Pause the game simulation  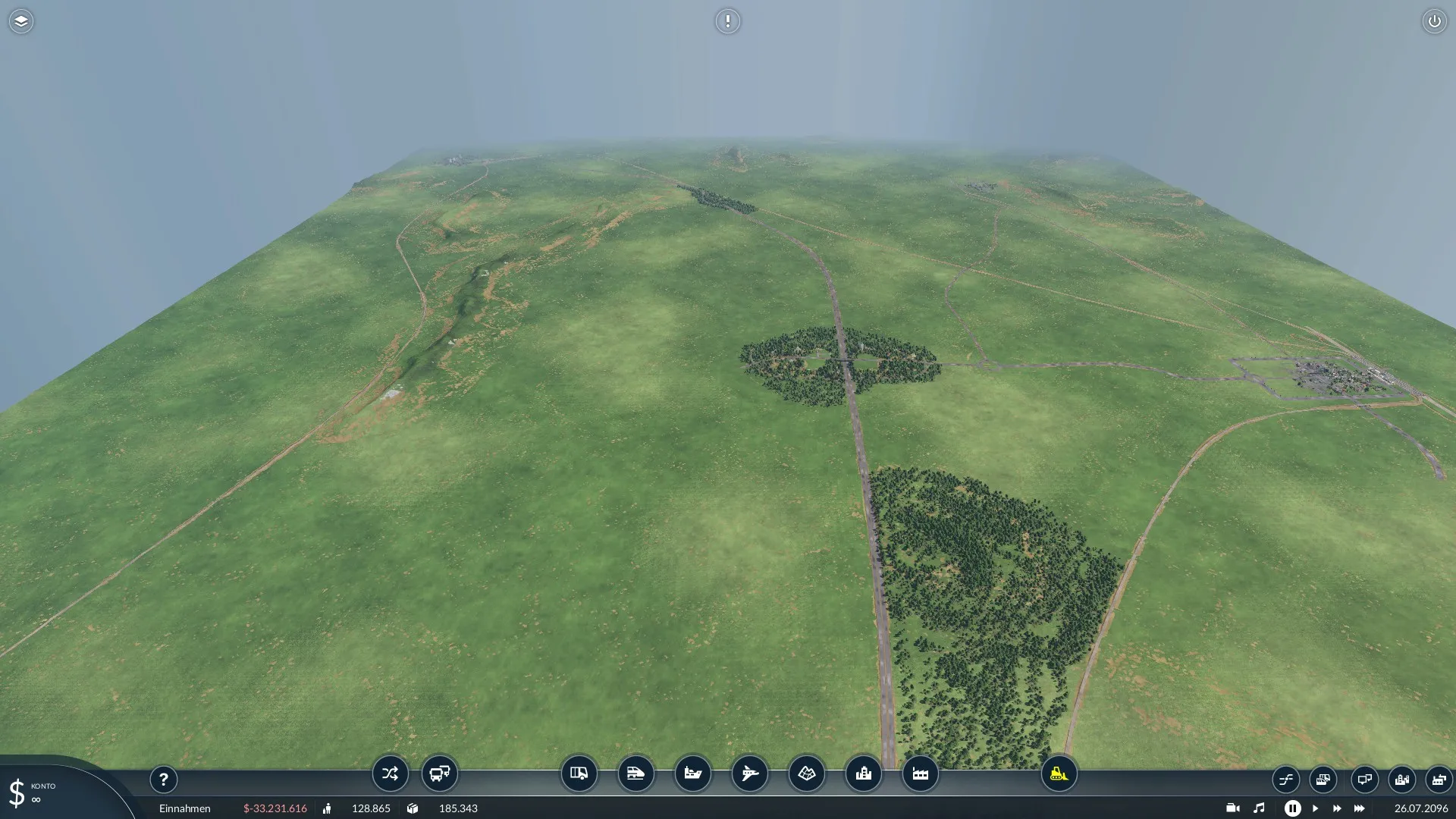click(1292, 808)
